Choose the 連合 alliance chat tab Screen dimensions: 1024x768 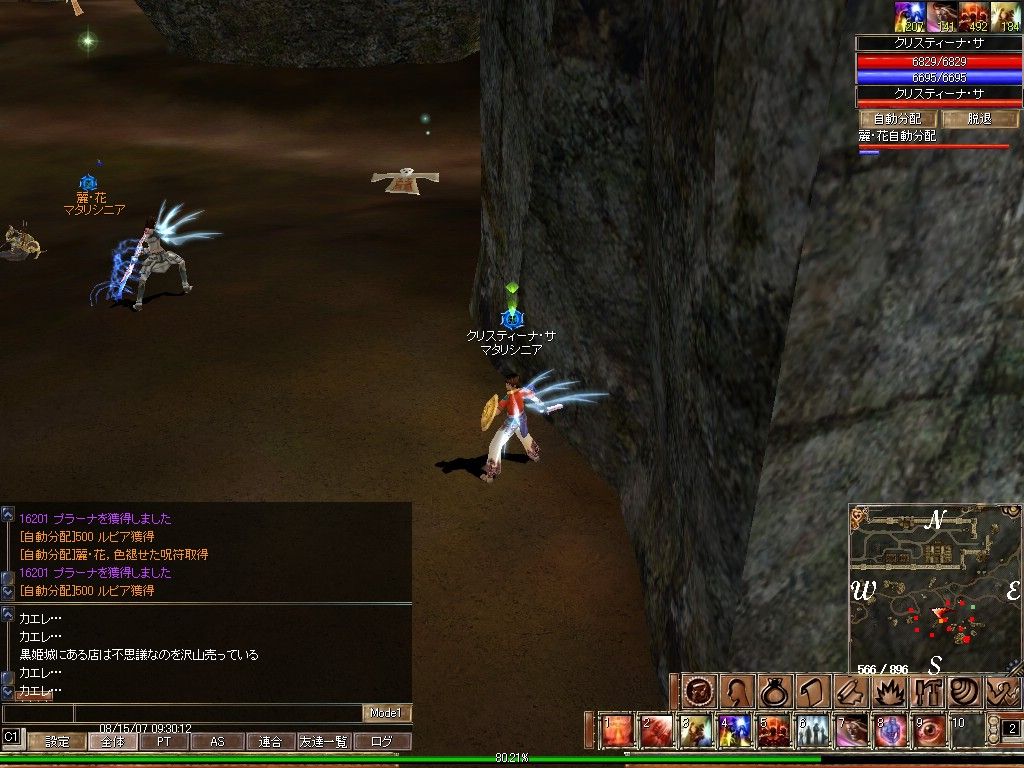[270, 742]
